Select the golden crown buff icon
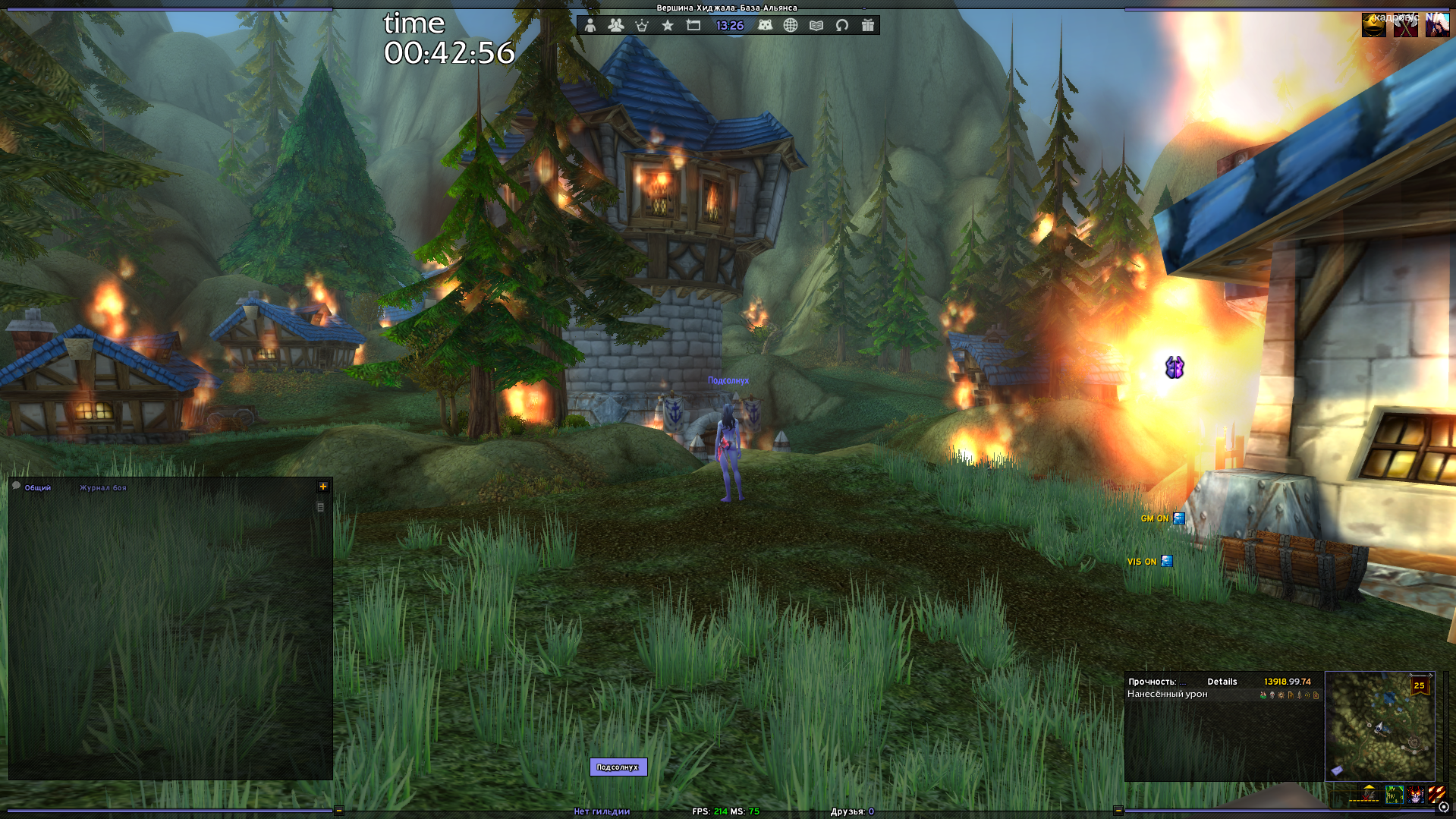 pyautogui.click(x=1373, y=25)
